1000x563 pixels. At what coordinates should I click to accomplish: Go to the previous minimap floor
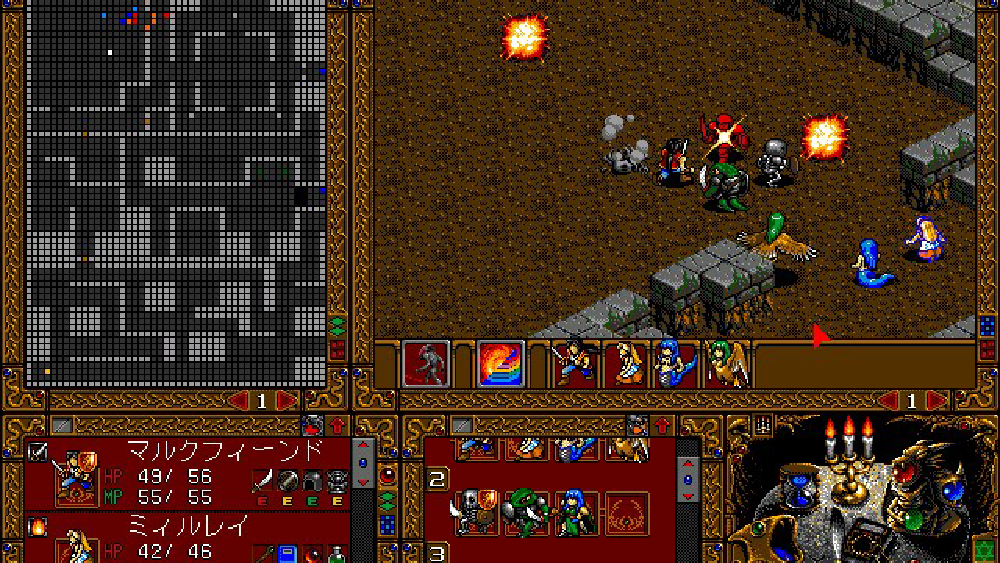pos(240,401)
